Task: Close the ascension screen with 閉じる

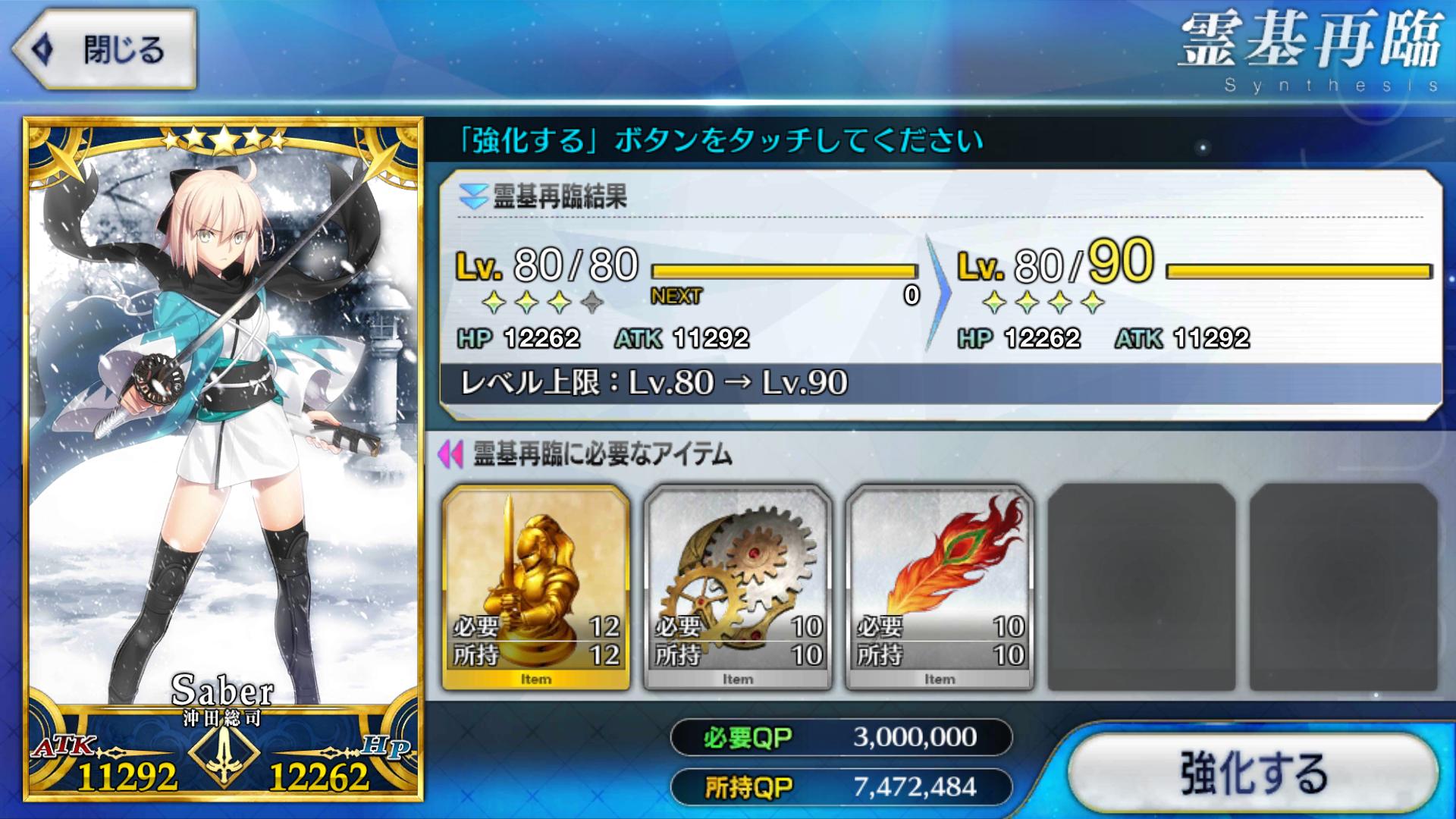Action: (106, 50)
